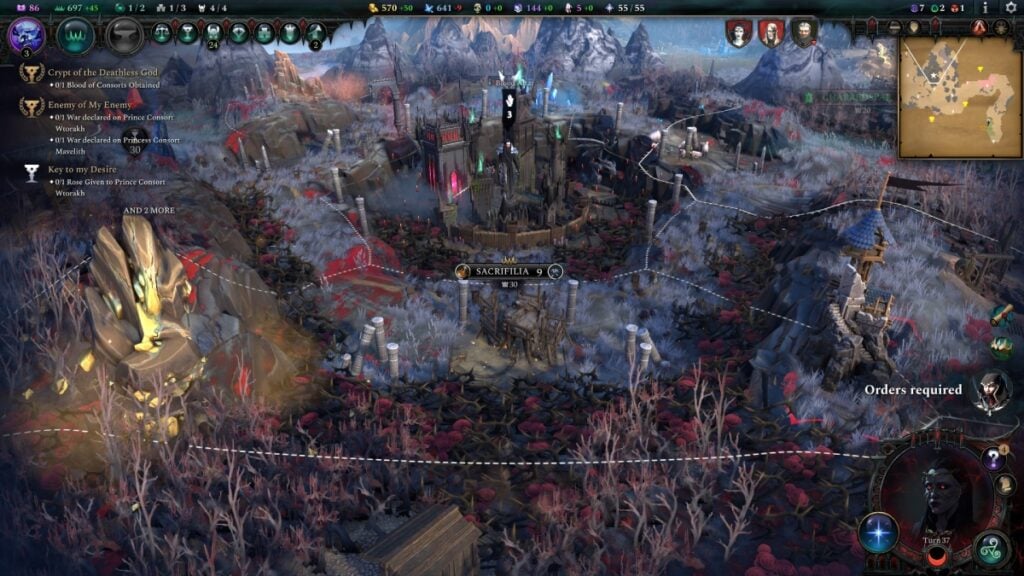Open the green crown empire development button
The height and width of the screenshot is (576, 1024).
(x=75, y=35)
